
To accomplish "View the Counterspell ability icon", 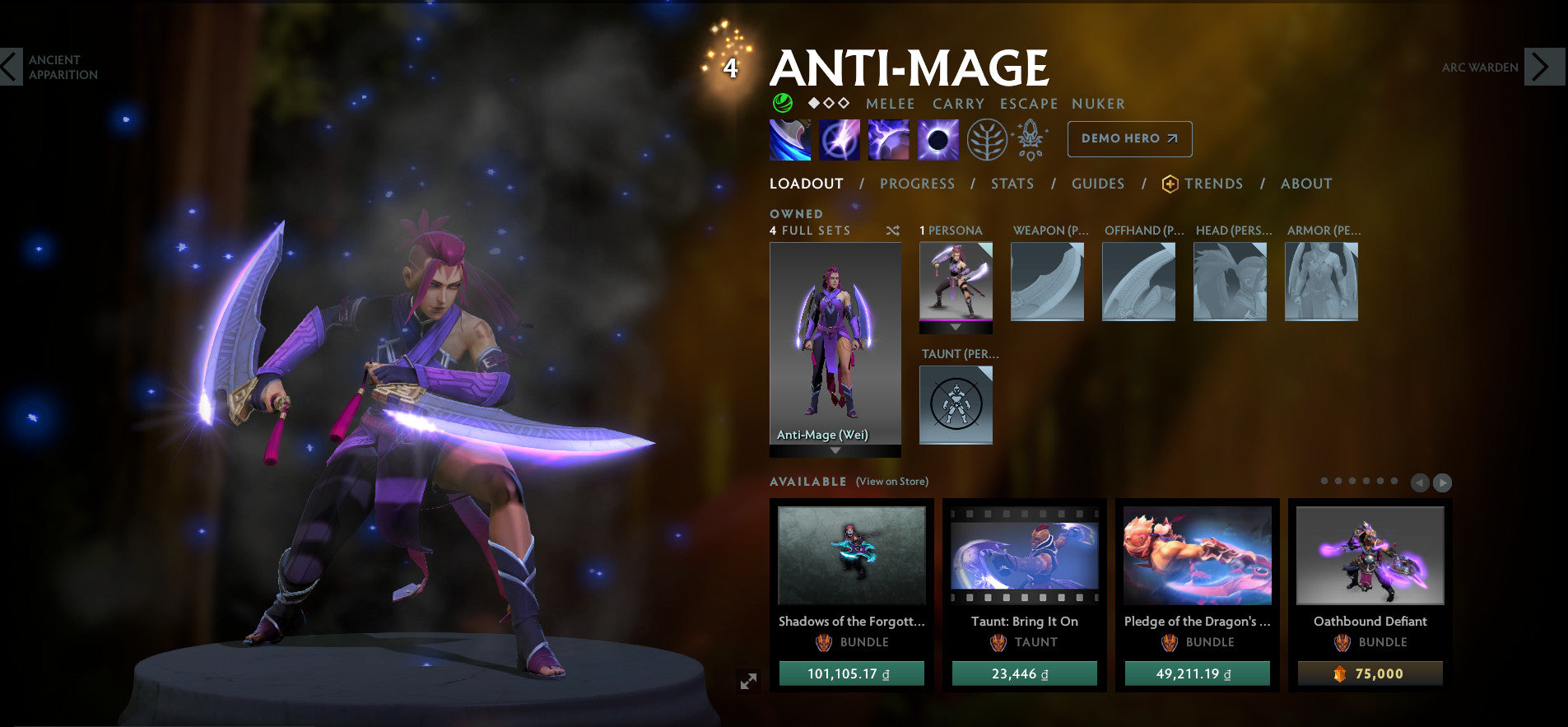I will 887,138.
